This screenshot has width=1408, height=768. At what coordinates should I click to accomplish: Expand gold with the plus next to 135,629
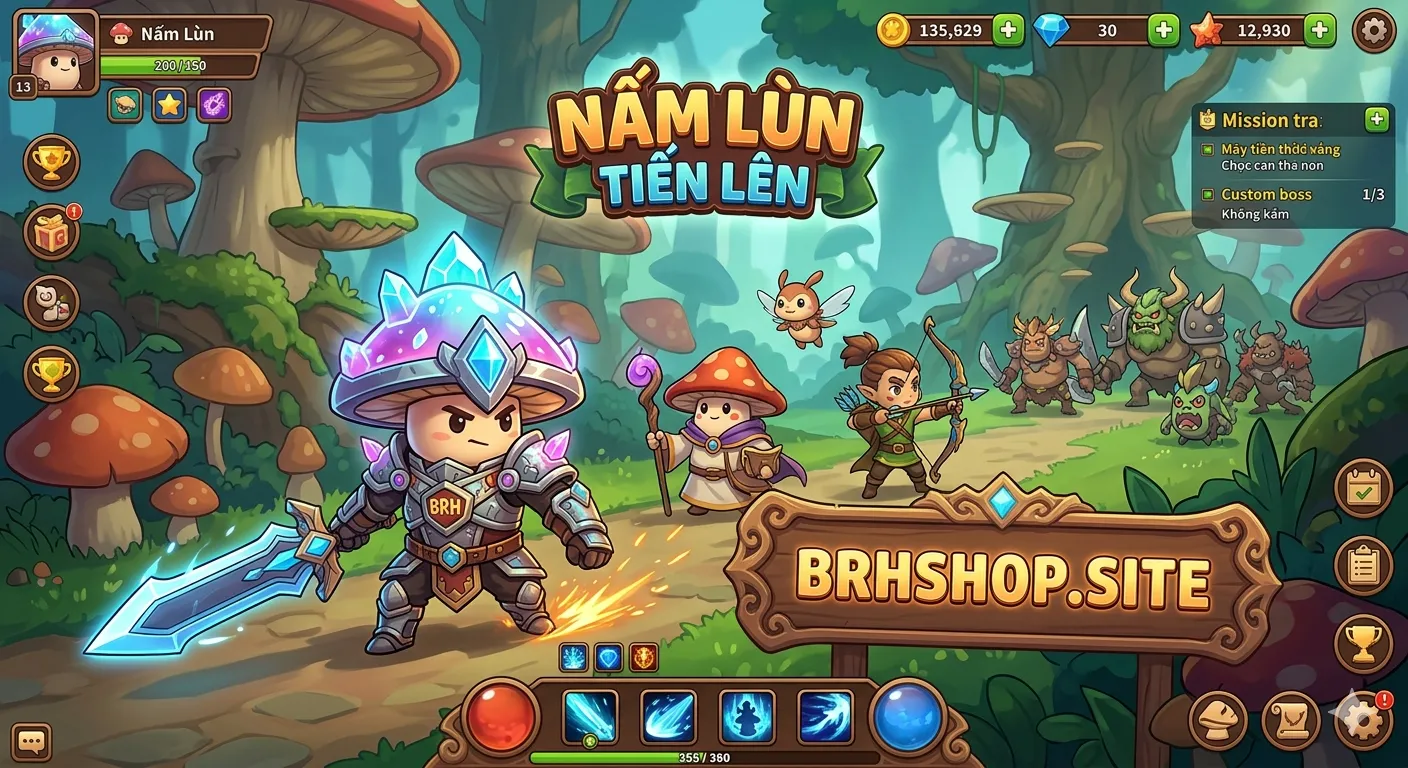pos(1010,31)
